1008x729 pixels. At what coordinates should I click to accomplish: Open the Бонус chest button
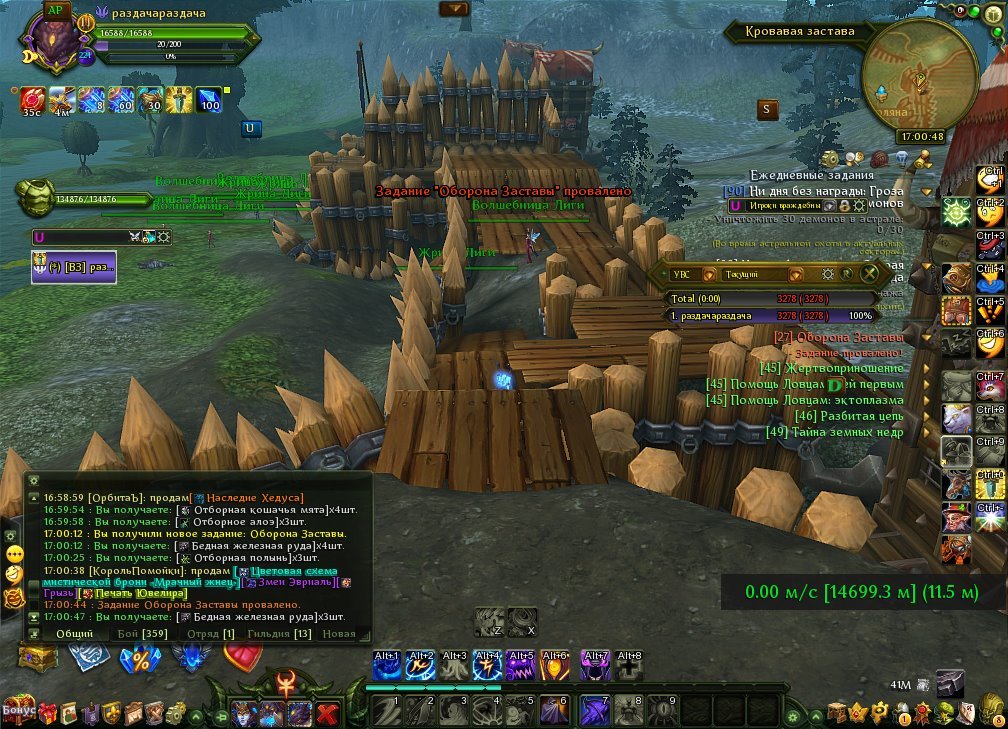[20, 710]
